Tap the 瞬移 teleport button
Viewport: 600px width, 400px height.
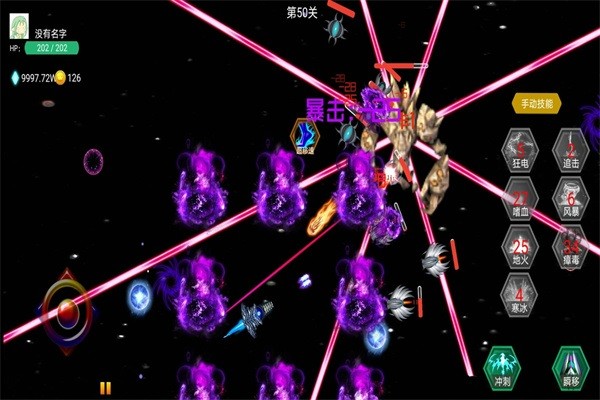coord(567,364)
